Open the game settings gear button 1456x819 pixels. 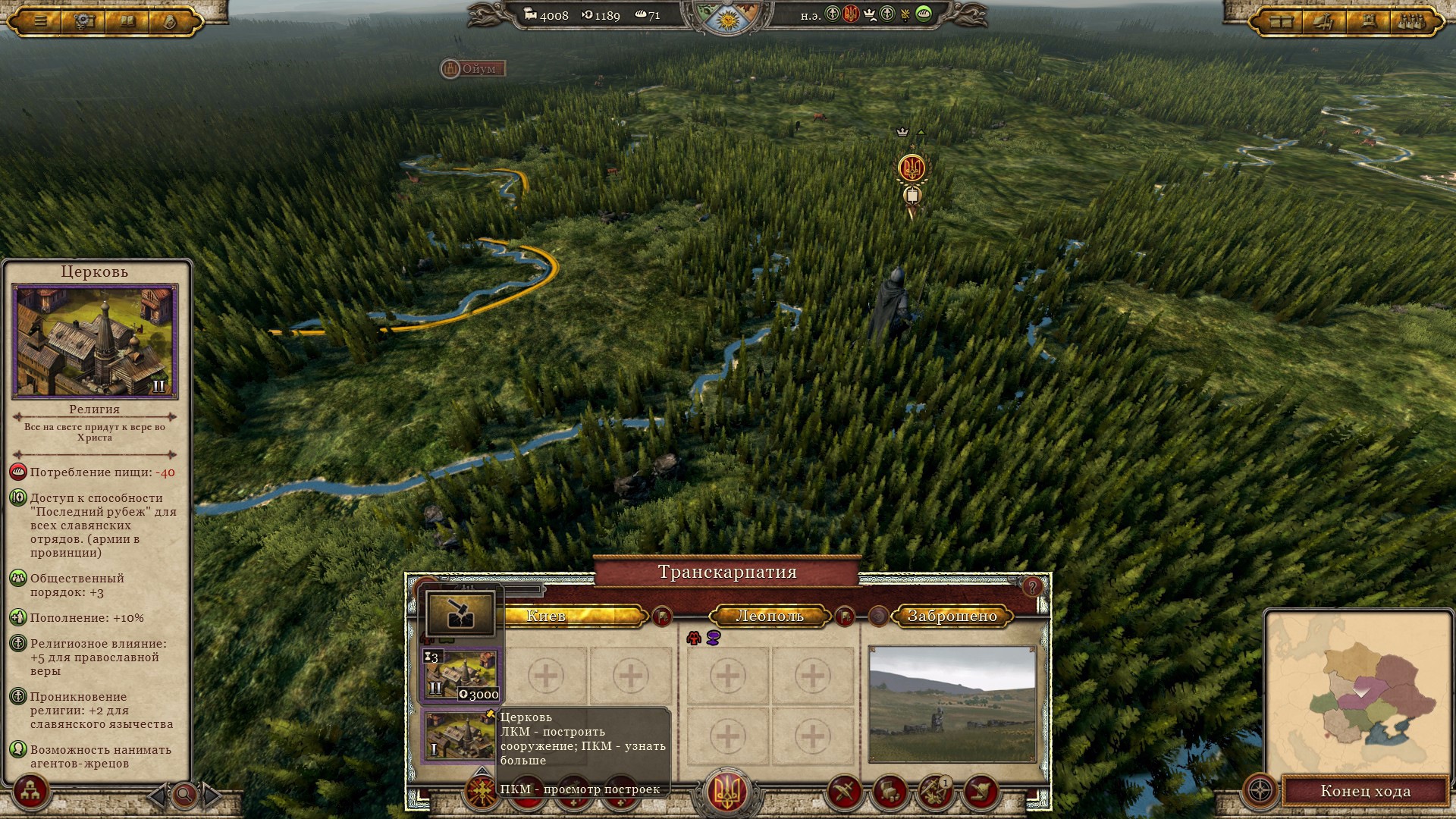(x=83, y=21)
